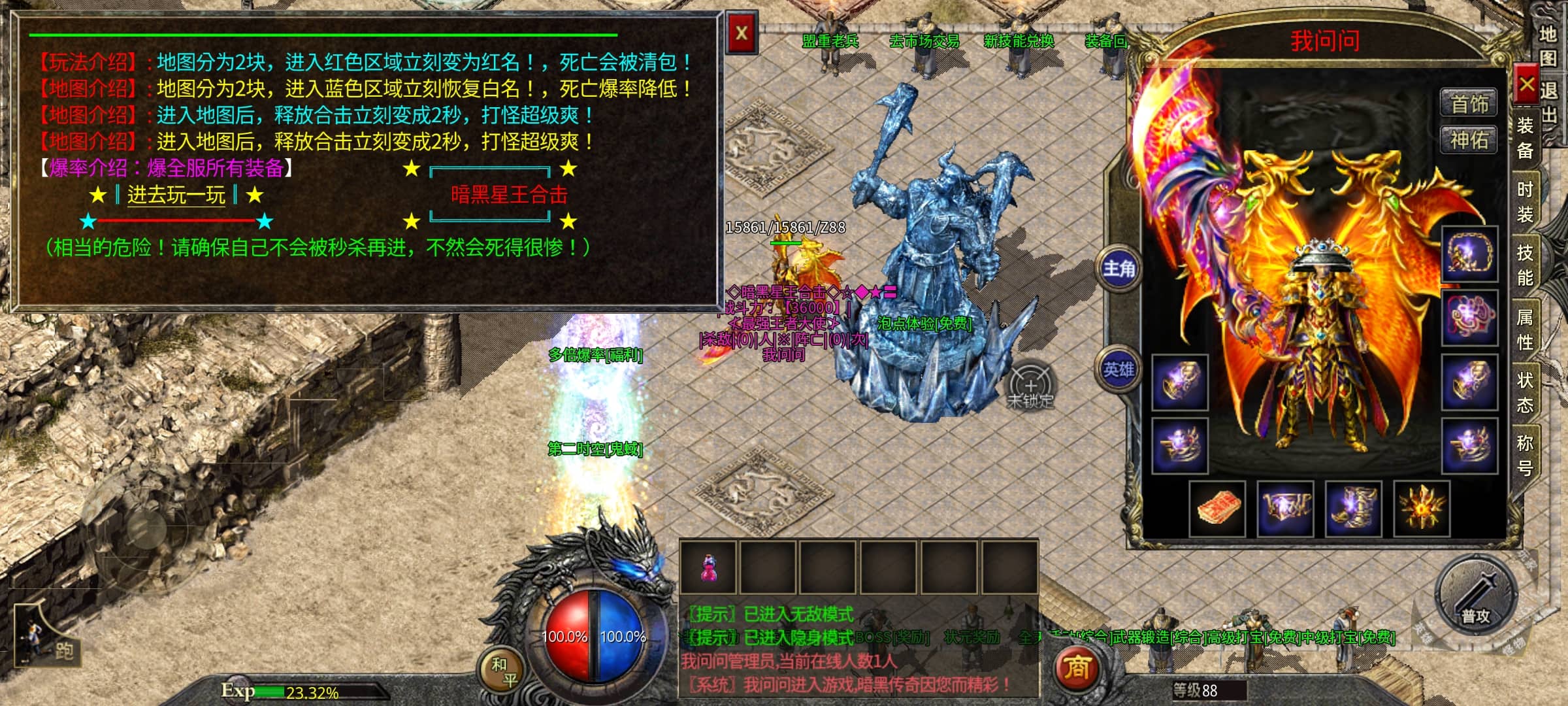Screen dimensions: 1568x706
Task: Switch to the 技能 skills tab
Action: click(x=1525, y=265)
